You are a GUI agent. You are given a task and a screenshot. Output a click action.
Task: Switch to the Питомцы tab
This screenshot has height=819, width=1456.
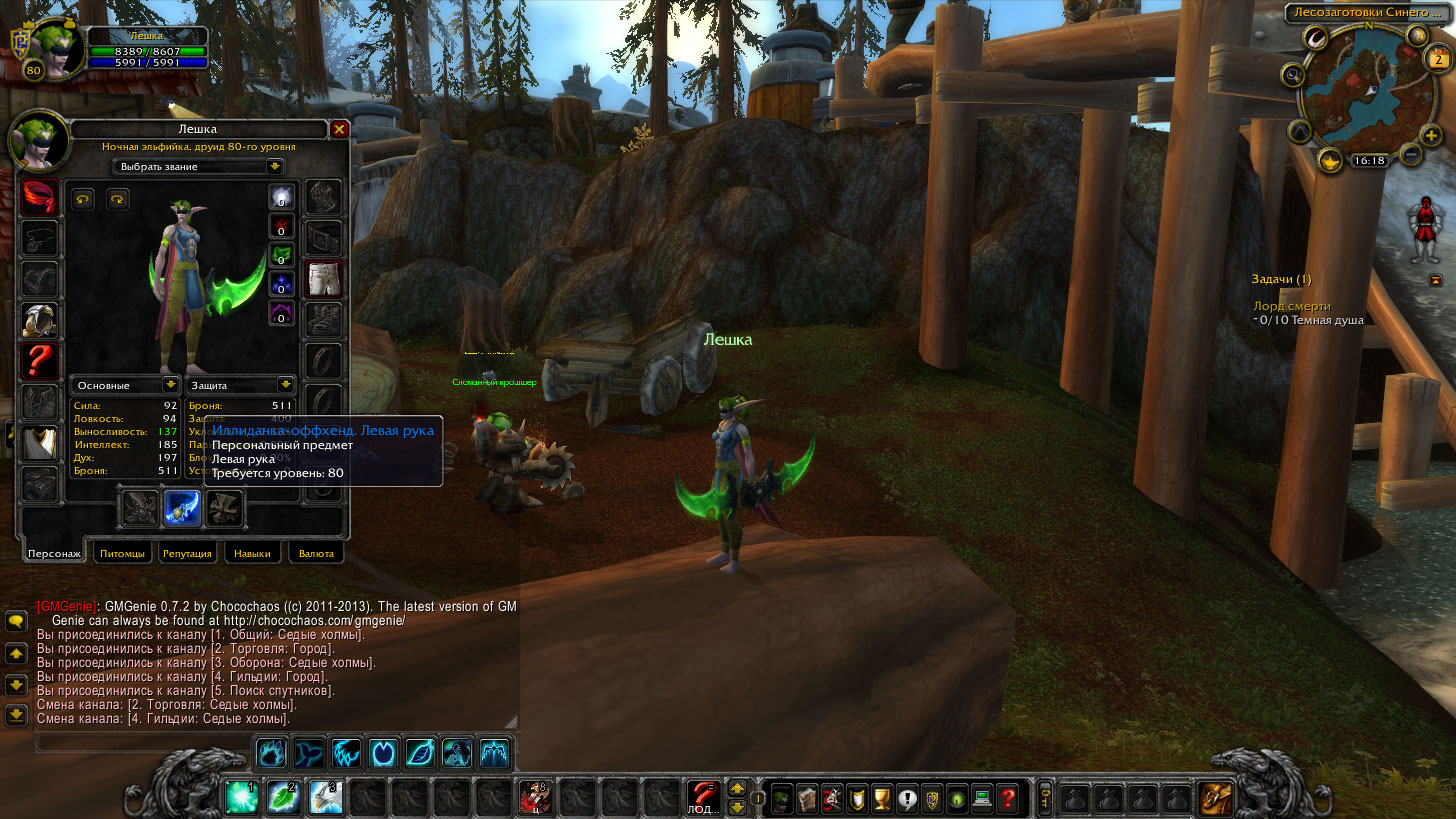point(122,553)
